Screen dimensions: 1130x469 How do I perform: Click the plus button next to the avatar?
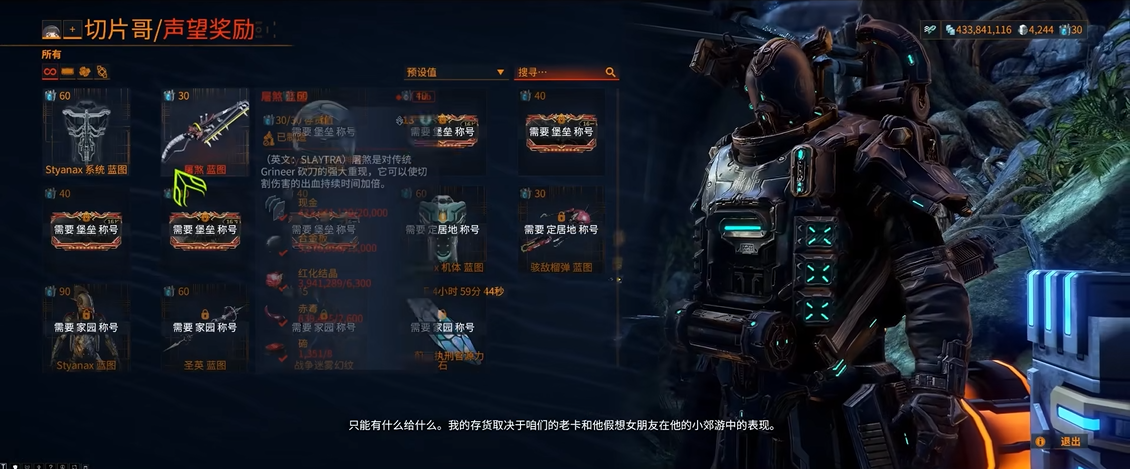(x=72, y=31)
